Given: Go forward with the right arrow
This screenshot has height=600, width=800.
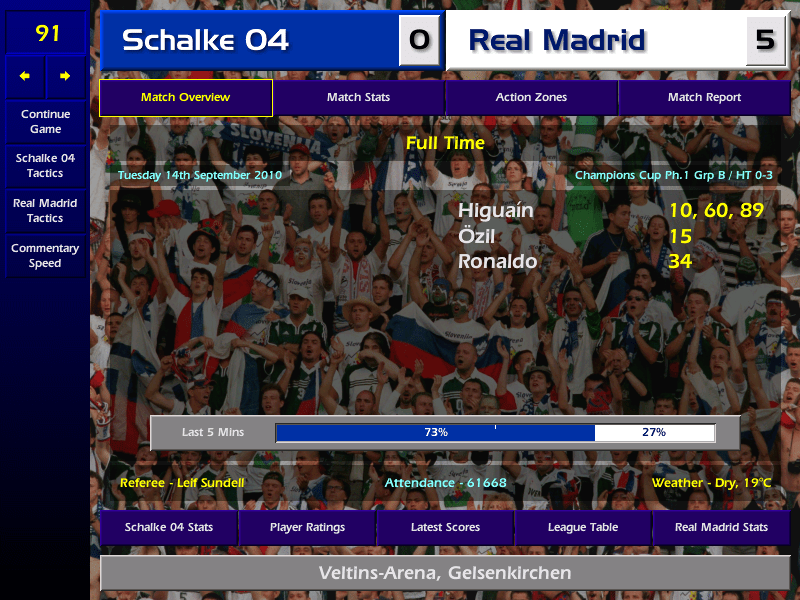Looking at the screenshot, I should tap(65, 76).
